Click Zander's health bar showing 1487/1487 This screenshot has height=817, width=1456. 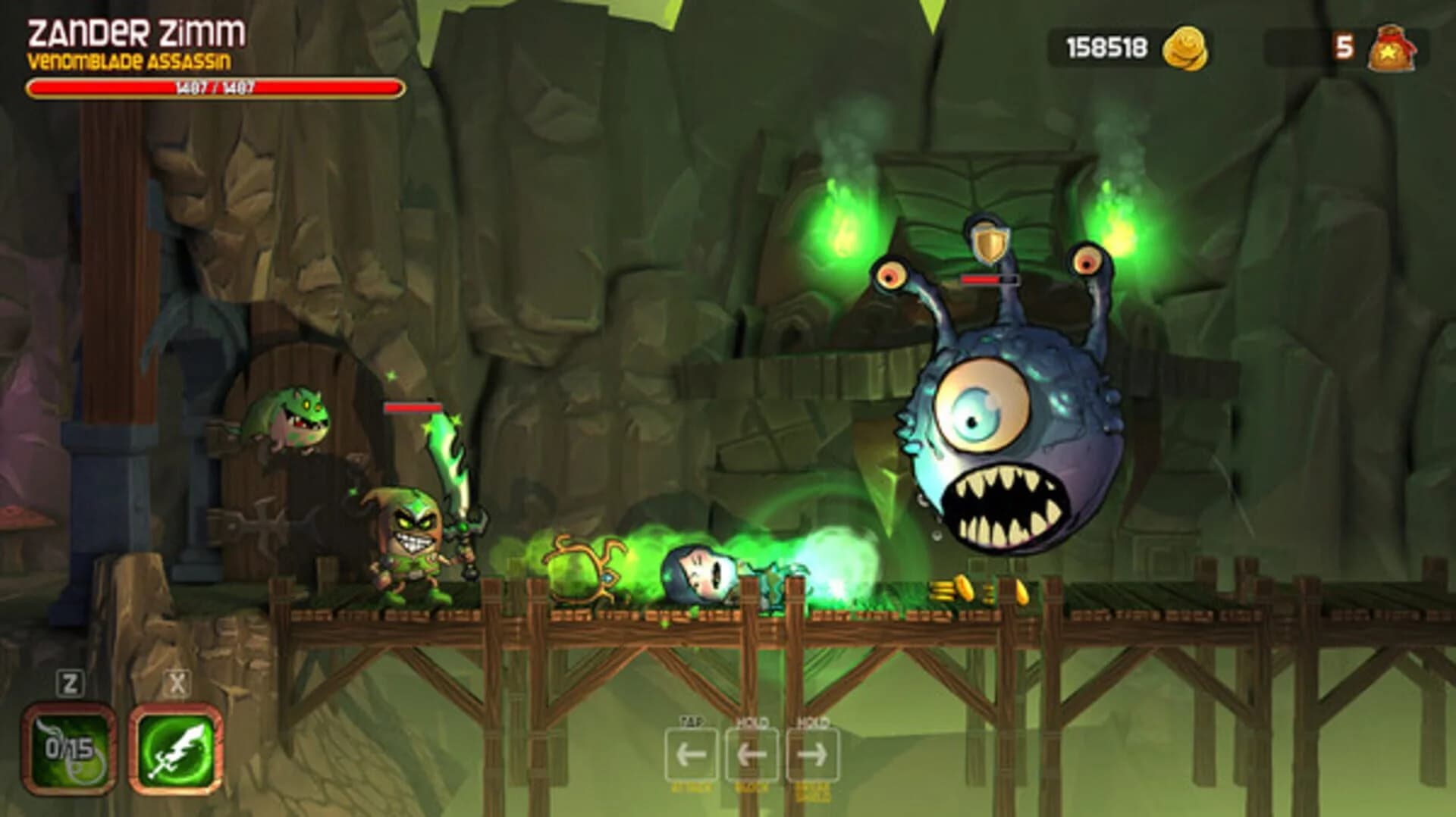(215, 87)
